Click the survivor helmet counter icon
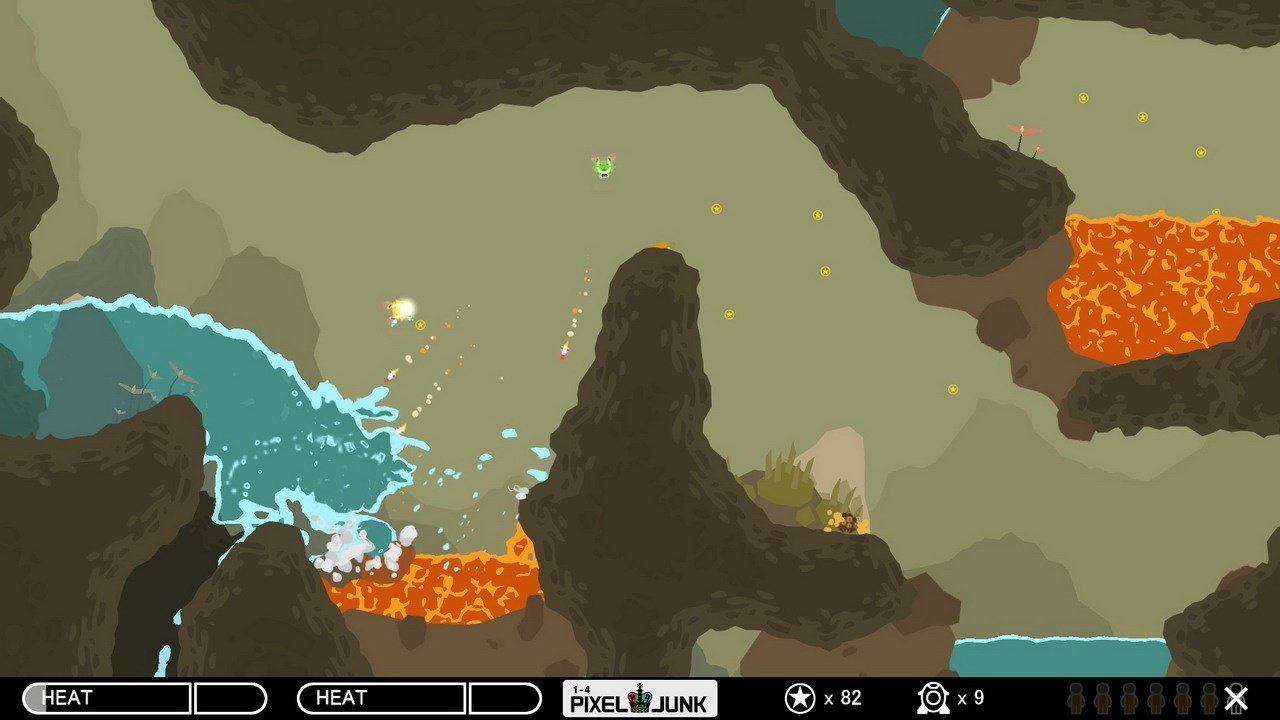This screenshot has height=720, width=1280. coord(932,697)
